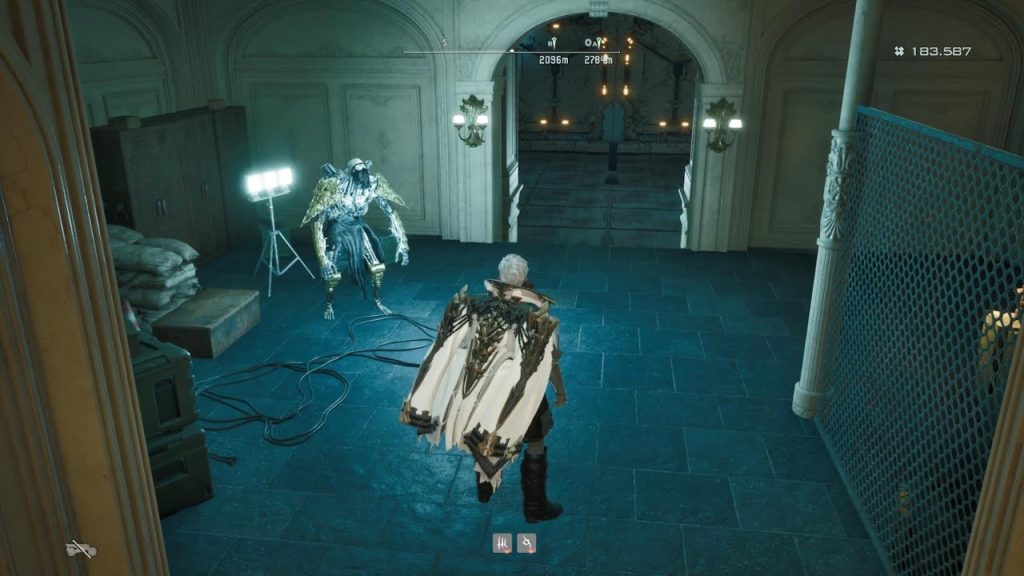
Task: Select the compass marker showing 2784m
Action: click(x=597, y=44)
